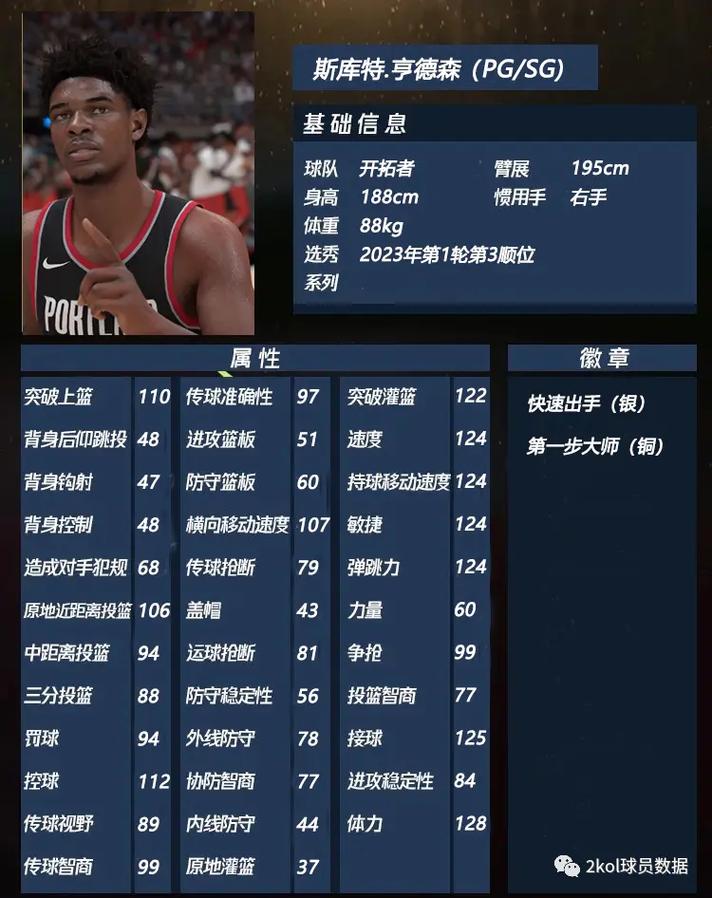Select the 三分投篮 attribute row
Screen dimensions: 712x898
pos(97,696)
